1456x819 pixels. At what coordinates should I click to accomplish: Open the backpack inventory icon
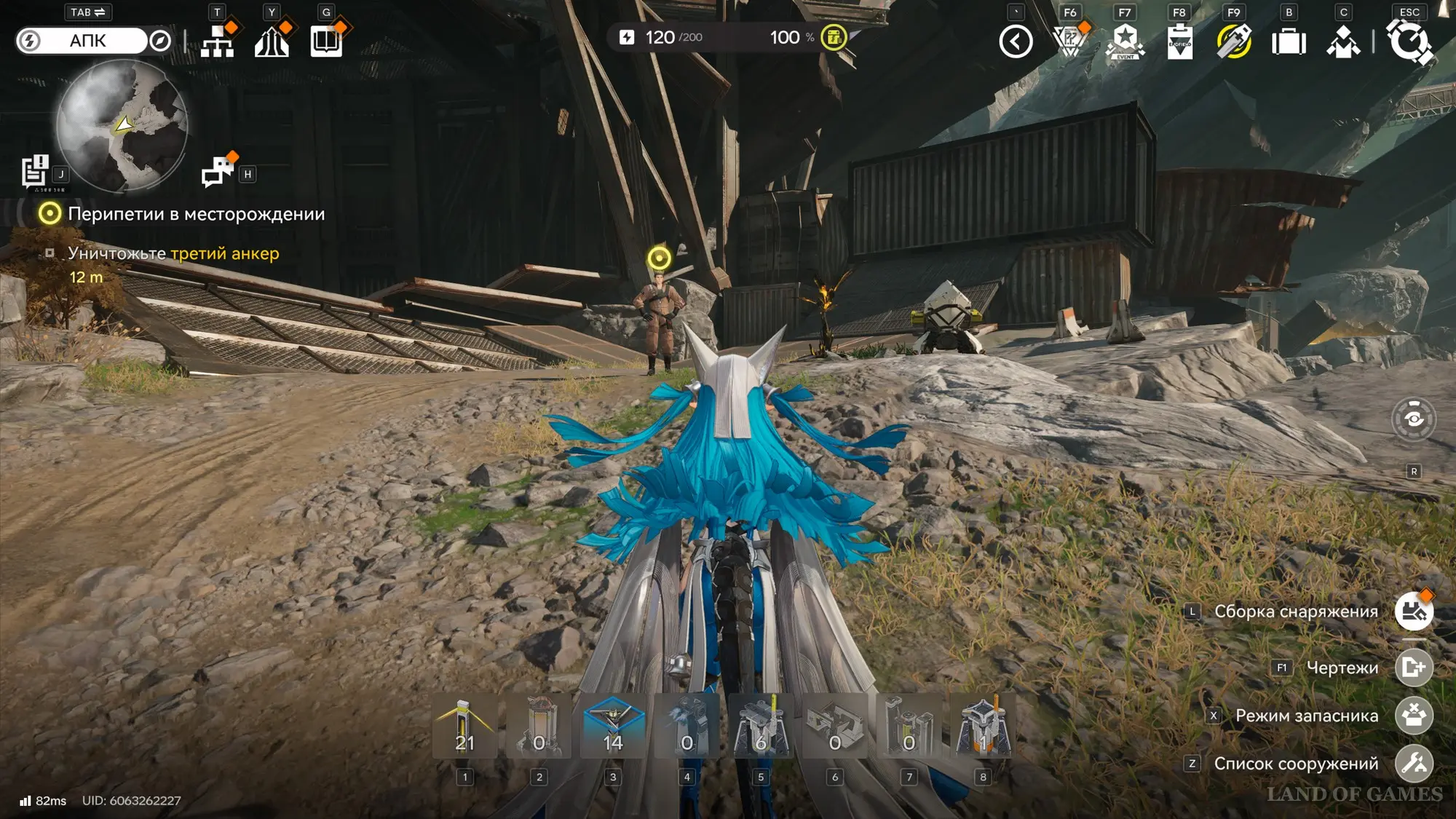coord(1289,41)
